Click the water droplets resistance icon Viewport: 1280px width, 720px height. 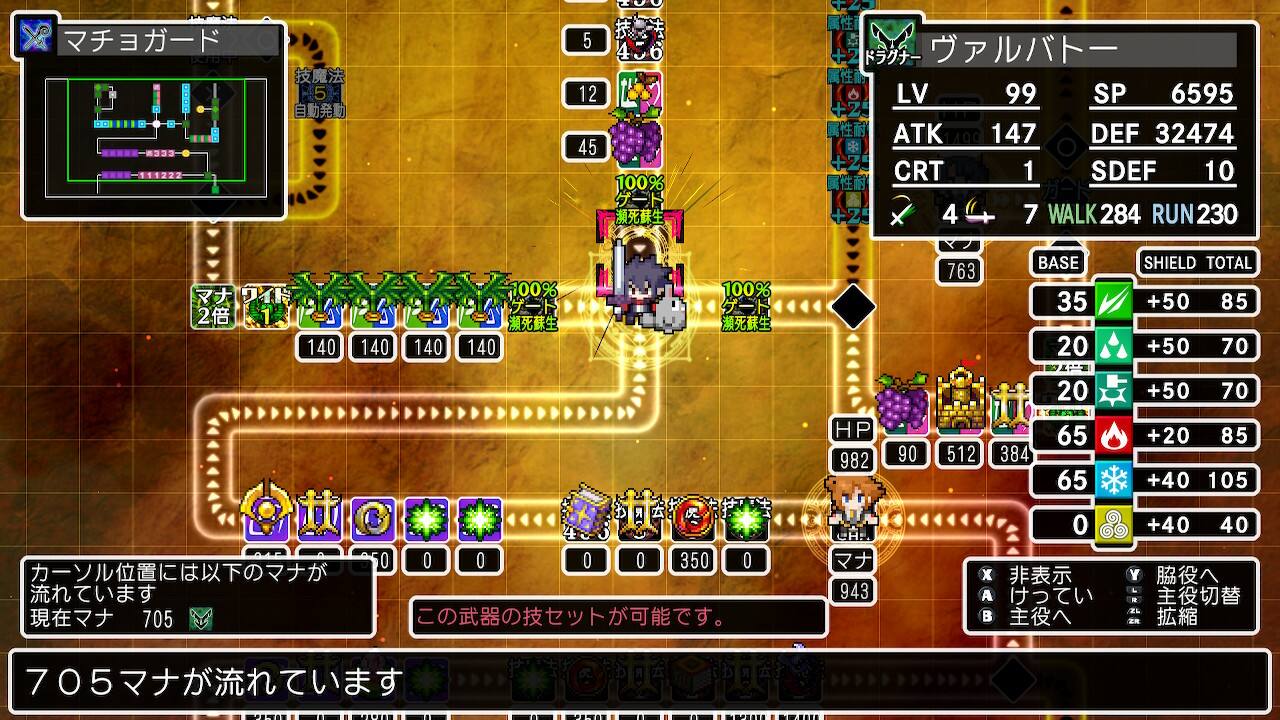click(1113, 346)
